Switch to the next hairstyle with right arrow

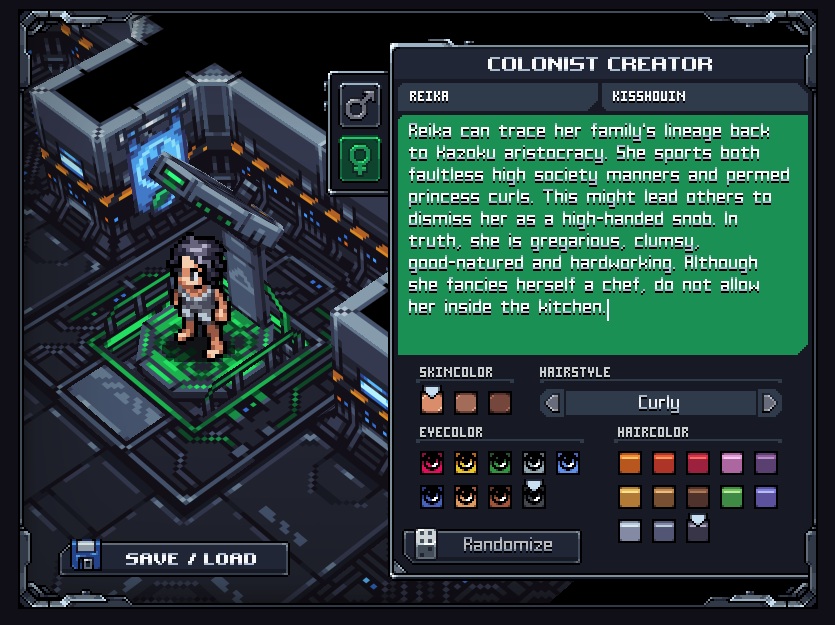(769, 403)
